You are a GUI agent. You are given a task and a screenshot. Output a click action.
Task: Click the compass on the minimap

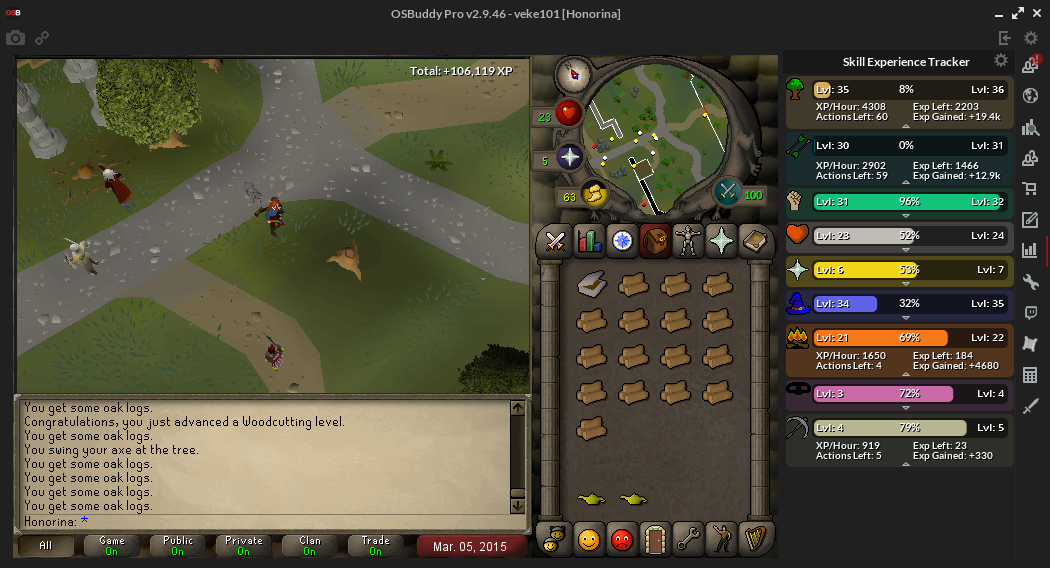(573, 74)
